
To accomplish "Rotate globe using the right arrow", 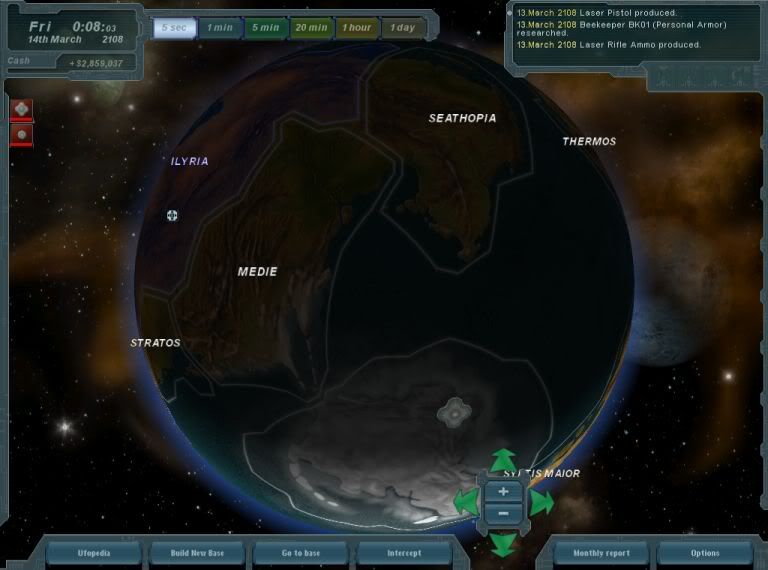I will 541,502.
